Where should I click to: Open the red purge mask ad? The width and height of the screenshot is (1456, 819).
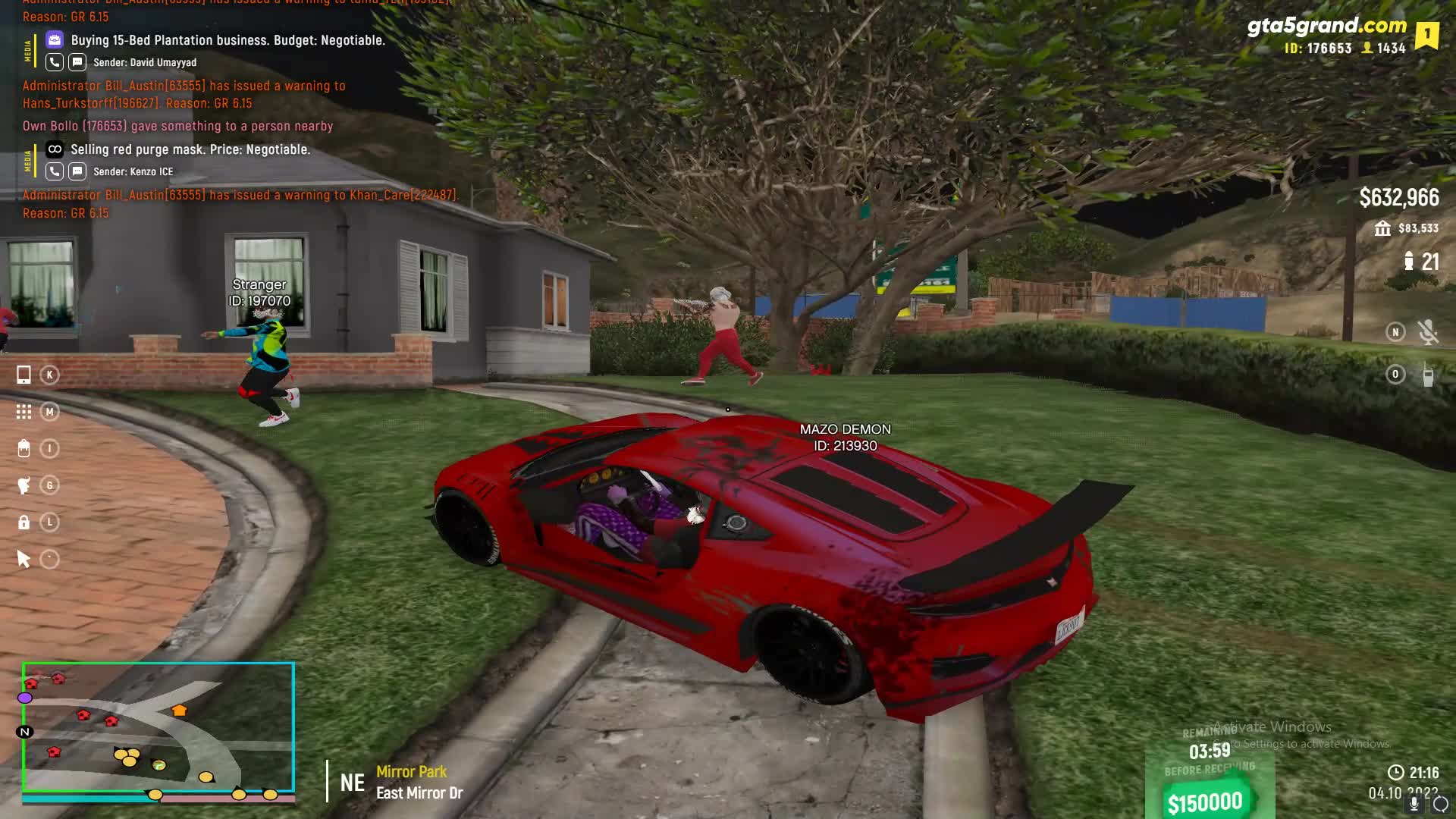point(190,149)
